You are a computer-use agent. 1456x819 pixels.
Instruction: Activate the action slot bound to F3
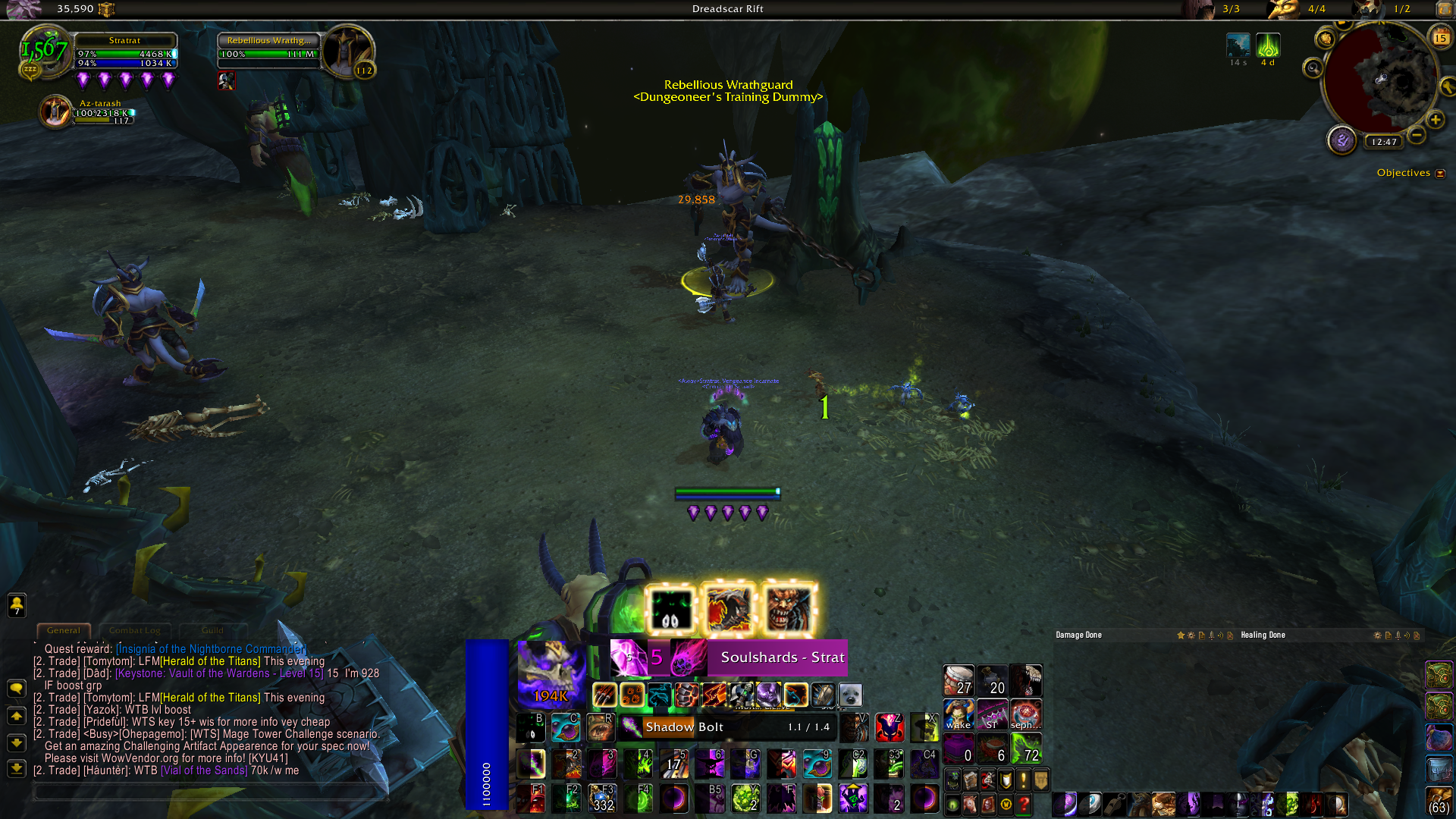602,799
